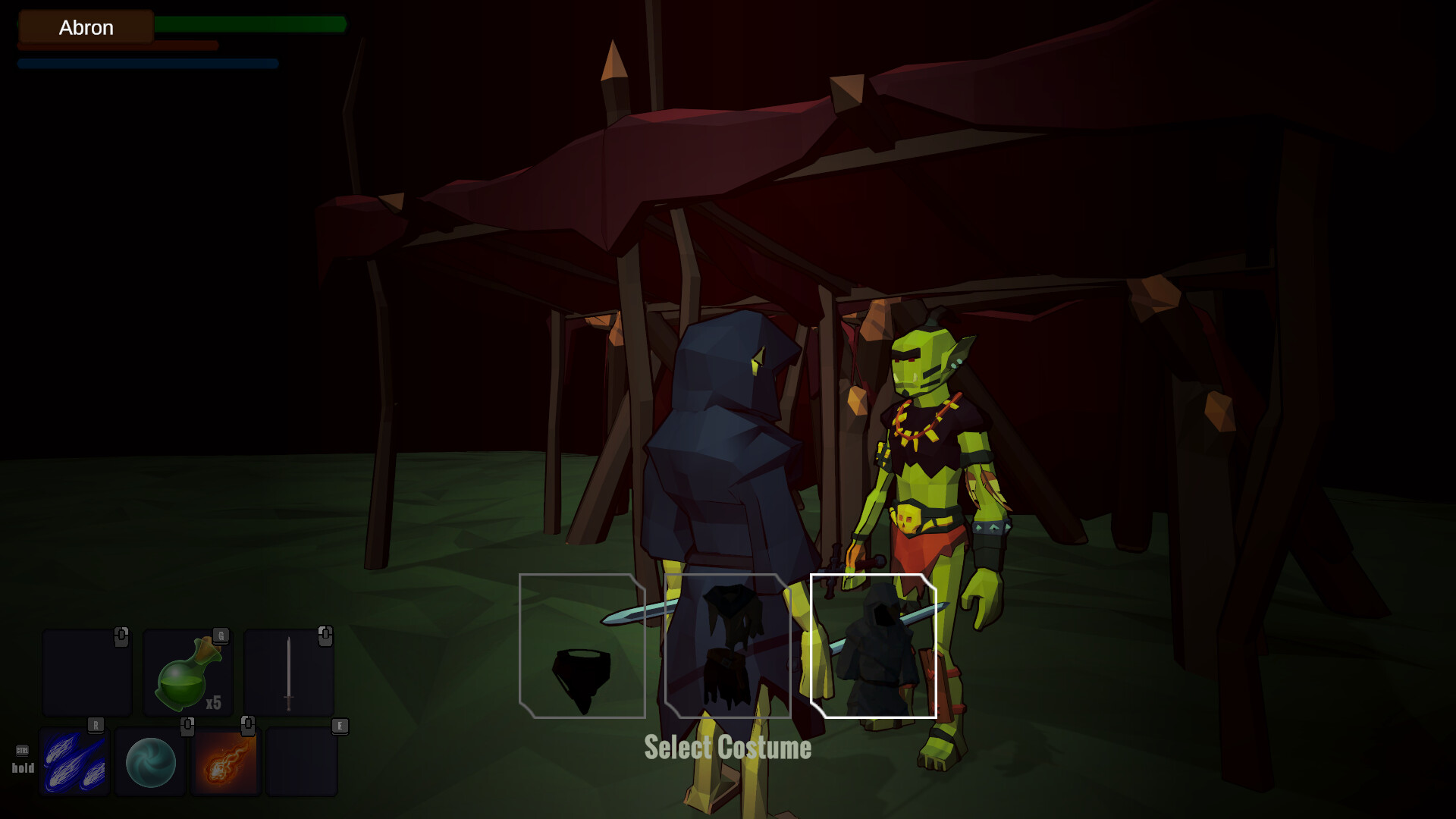Select the sword item in the hotbar

pos(290,673)
